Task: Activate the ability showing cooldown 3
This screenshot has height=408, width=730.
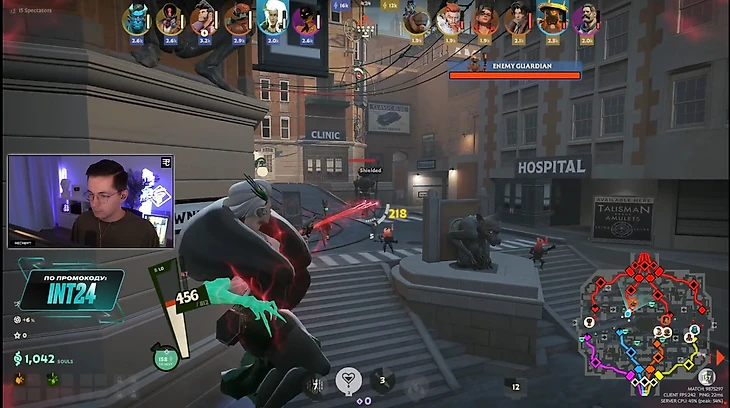Action: 381,380
